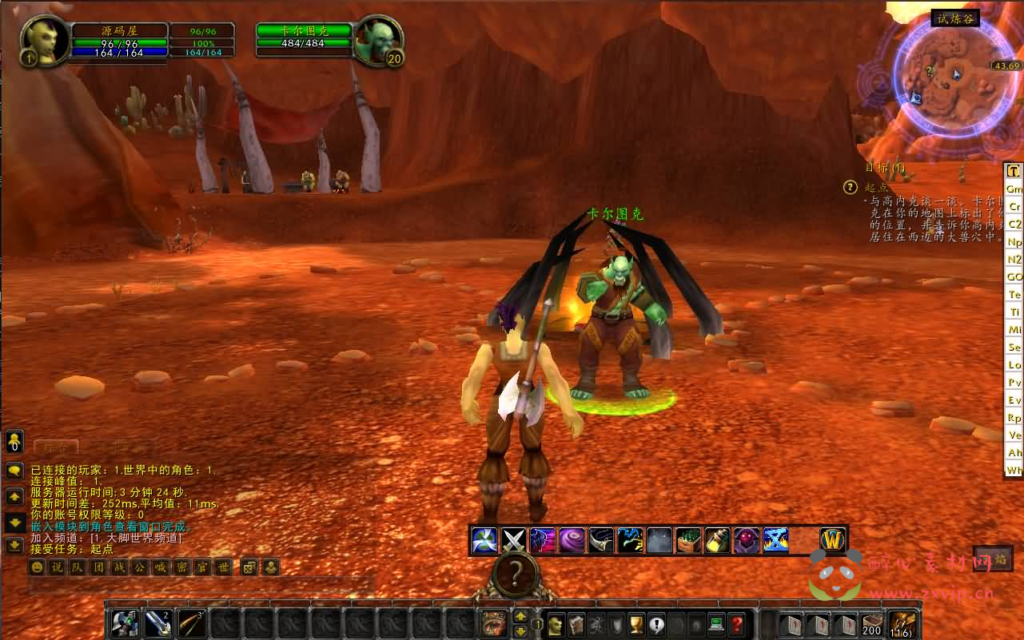
Task: Click the gold W icon on the upper bar
Action: pos(833,540)
